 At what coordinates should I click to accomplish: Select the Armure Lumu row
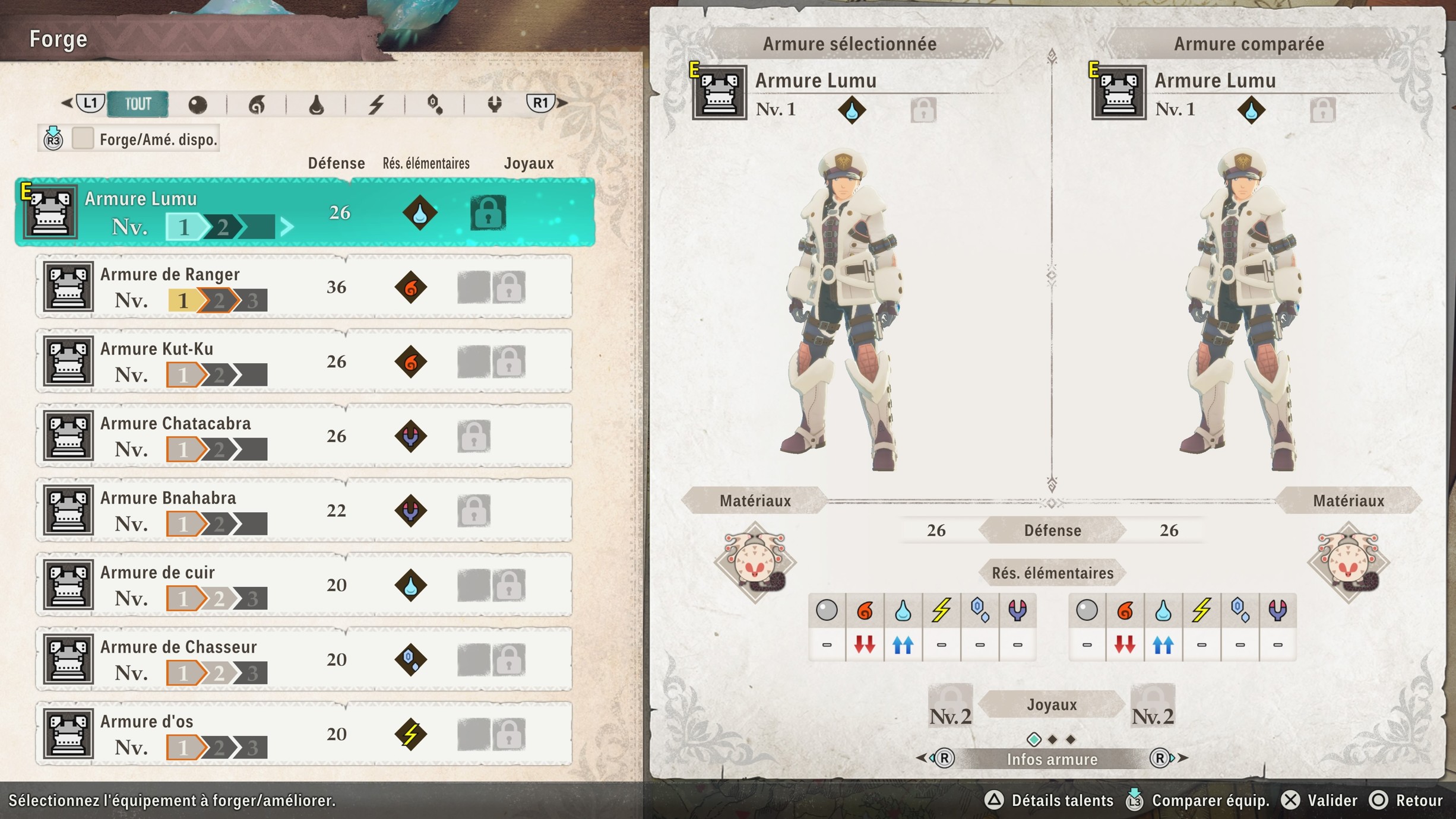coord(304,212)
